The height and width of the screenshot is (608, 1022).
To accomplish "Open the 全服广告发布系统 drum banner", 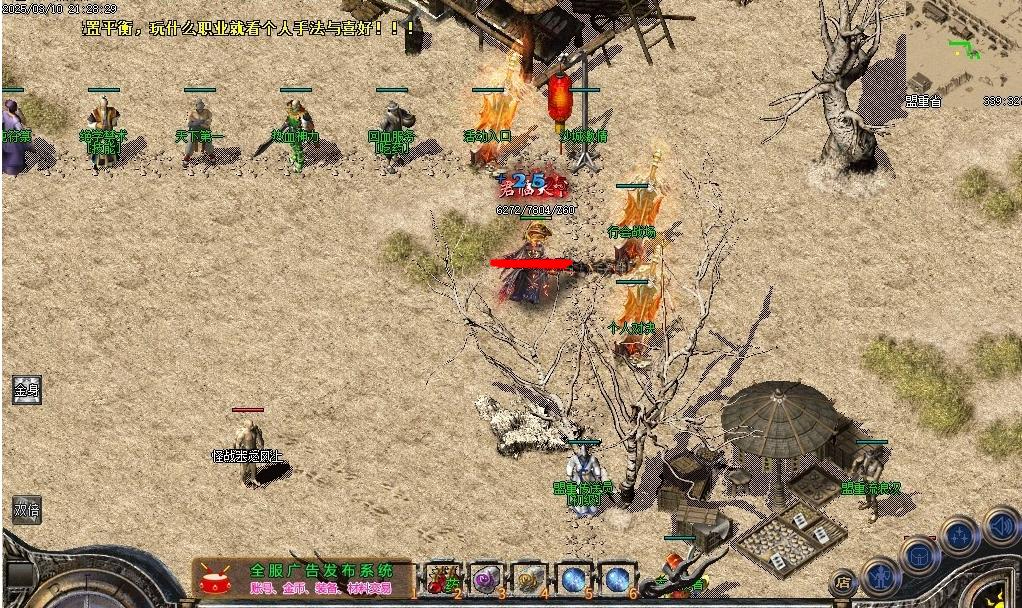I will coord(302,578).
